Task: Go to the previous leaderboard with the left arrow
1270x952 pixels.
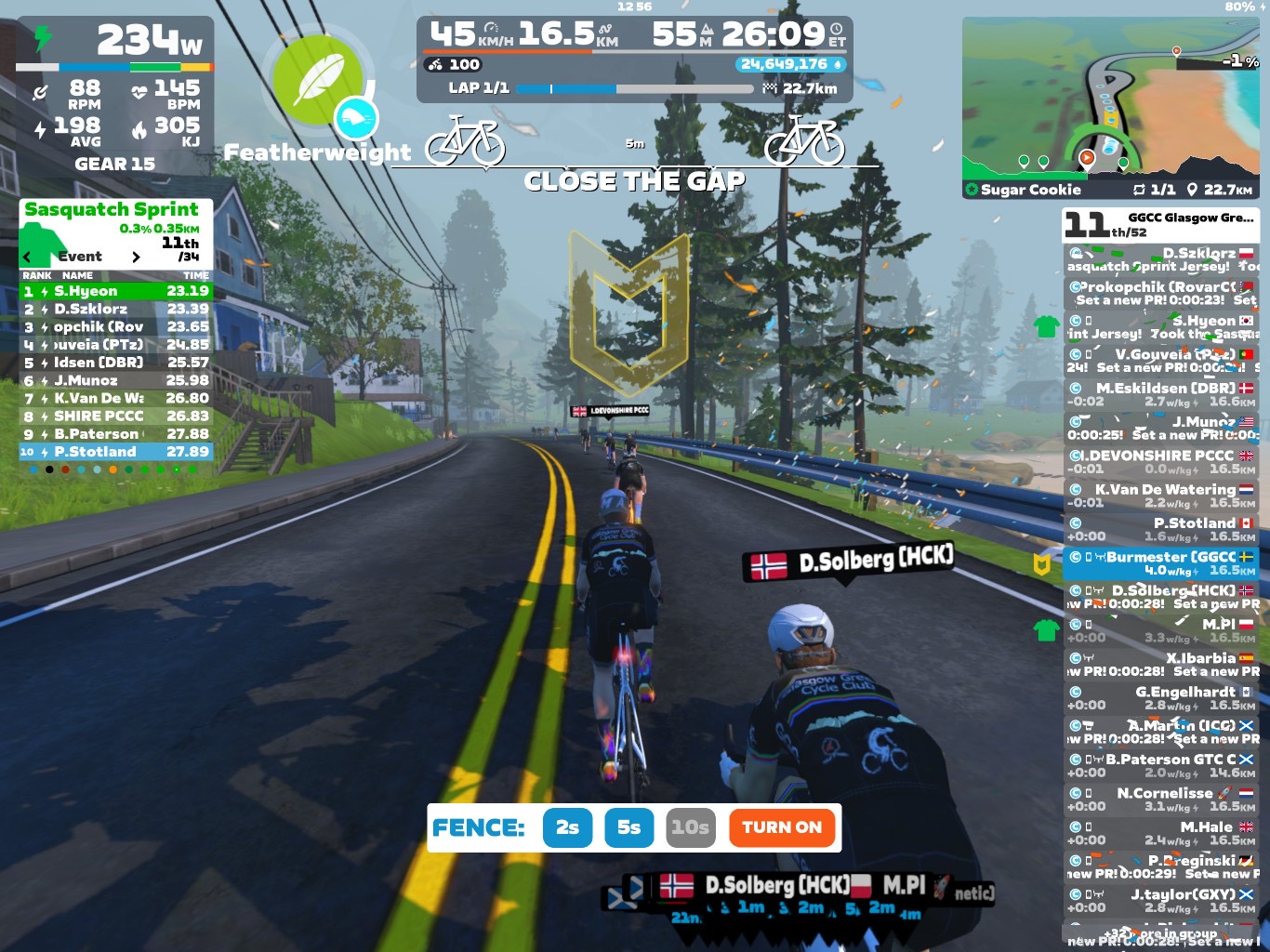Action: pos(27,257)
